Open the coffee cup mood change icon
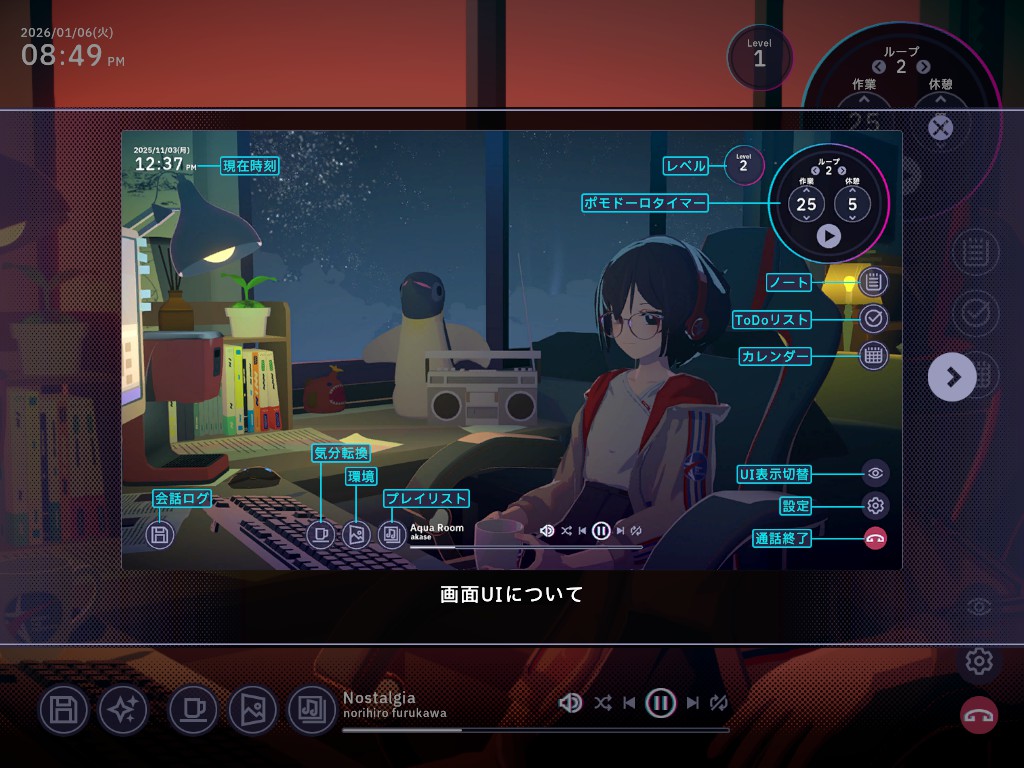This screenshot has height=768, width=1024. pos(193,710)
